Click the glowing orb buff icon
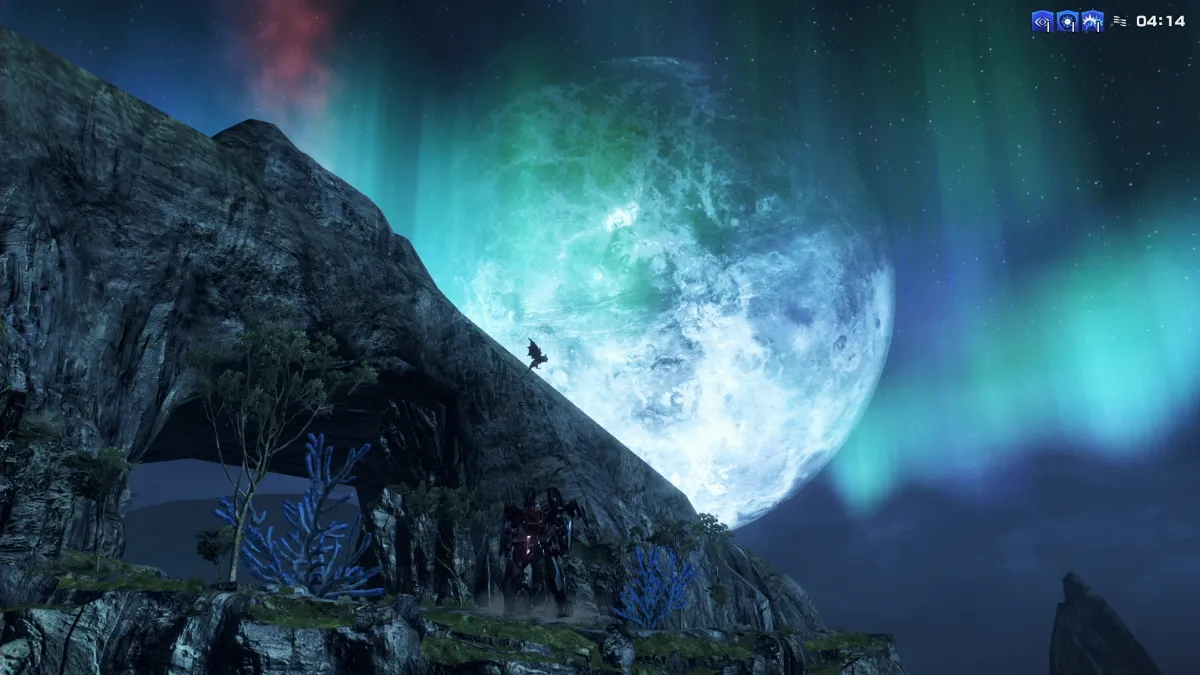The height and width of the screenshot is (675, 1200). pos(1067,21)
